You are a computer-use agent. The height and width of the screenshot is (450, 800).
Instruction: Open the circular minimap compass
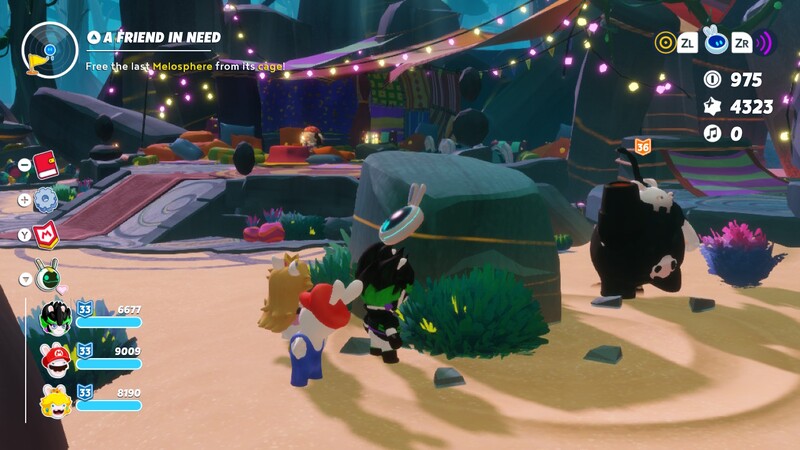43,45
